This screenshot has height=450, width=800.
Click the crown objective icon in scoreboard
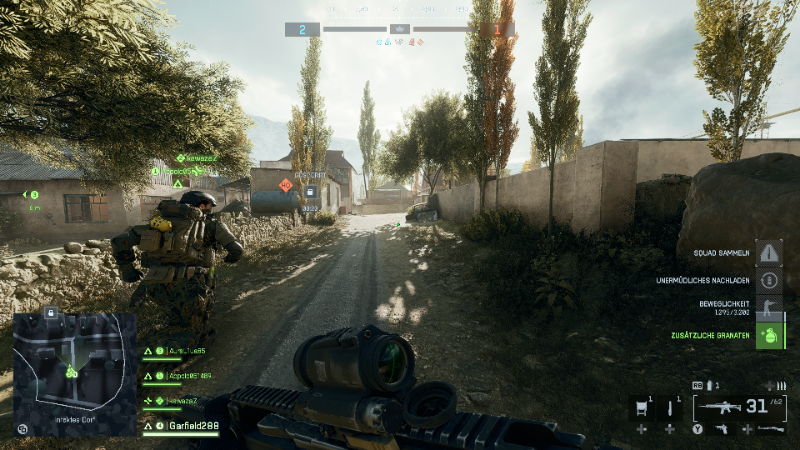400,29
